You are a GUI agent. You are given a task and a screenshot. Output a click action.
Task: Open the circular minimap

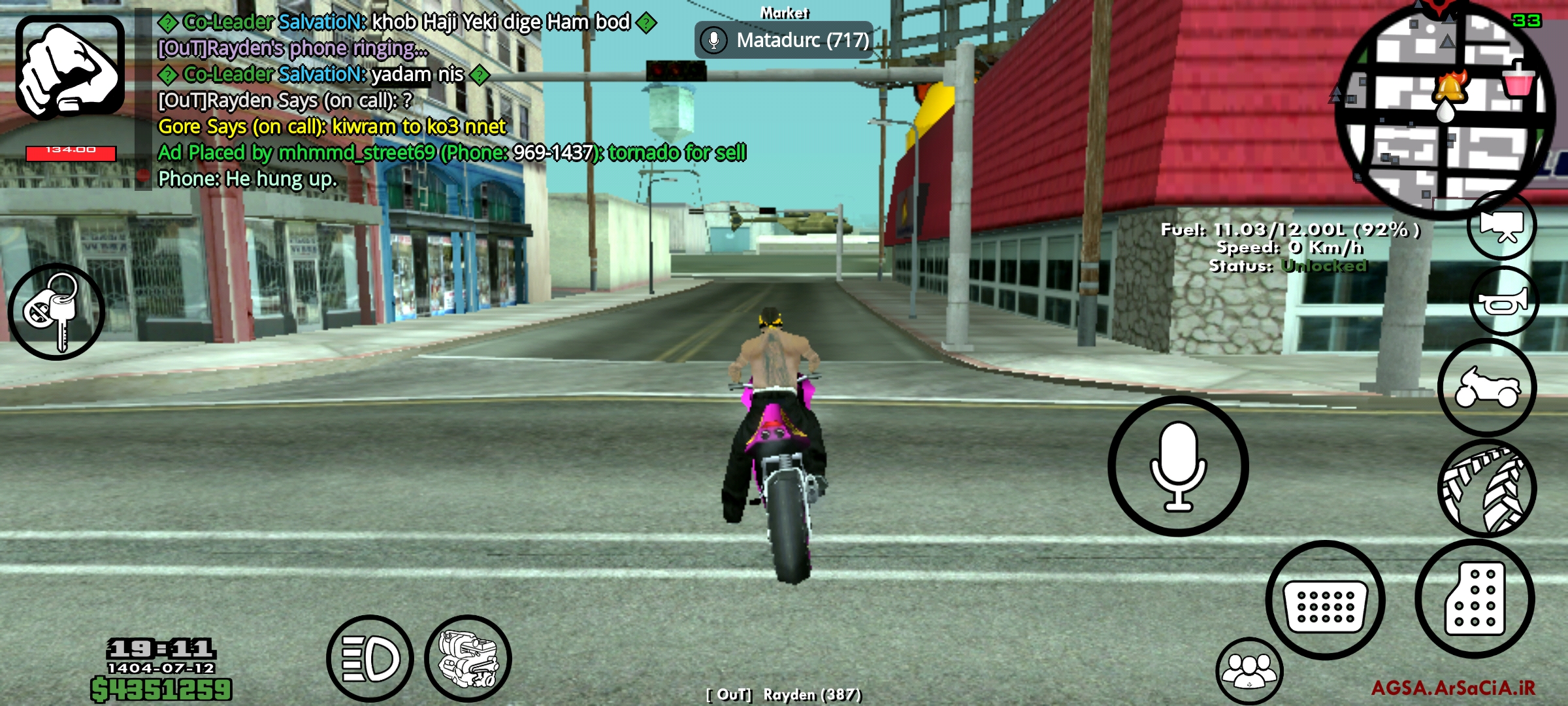pyautogui.click(x=1445, y=108)
